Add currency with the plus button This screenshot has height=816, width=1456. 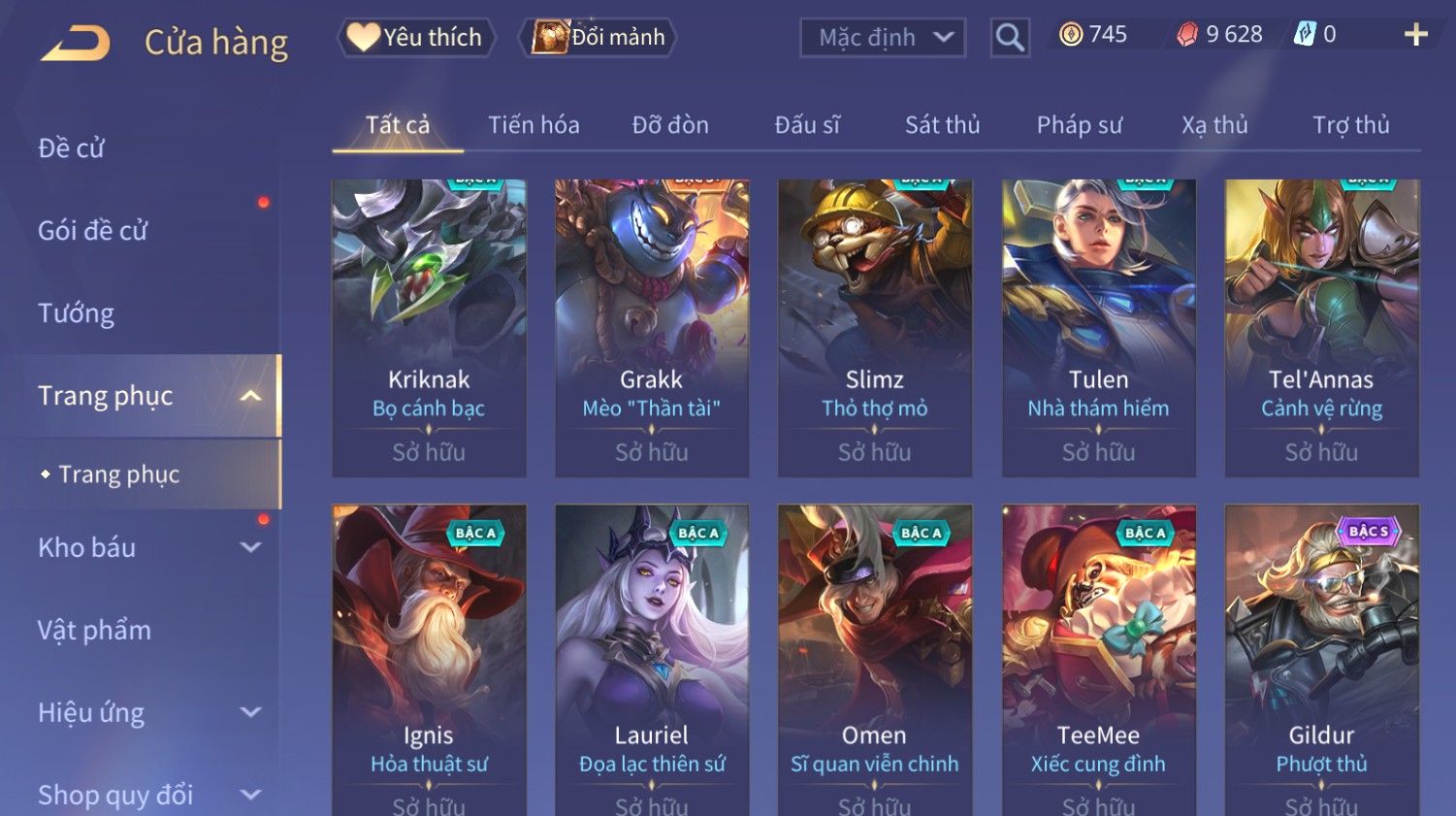click(1415, 35)
